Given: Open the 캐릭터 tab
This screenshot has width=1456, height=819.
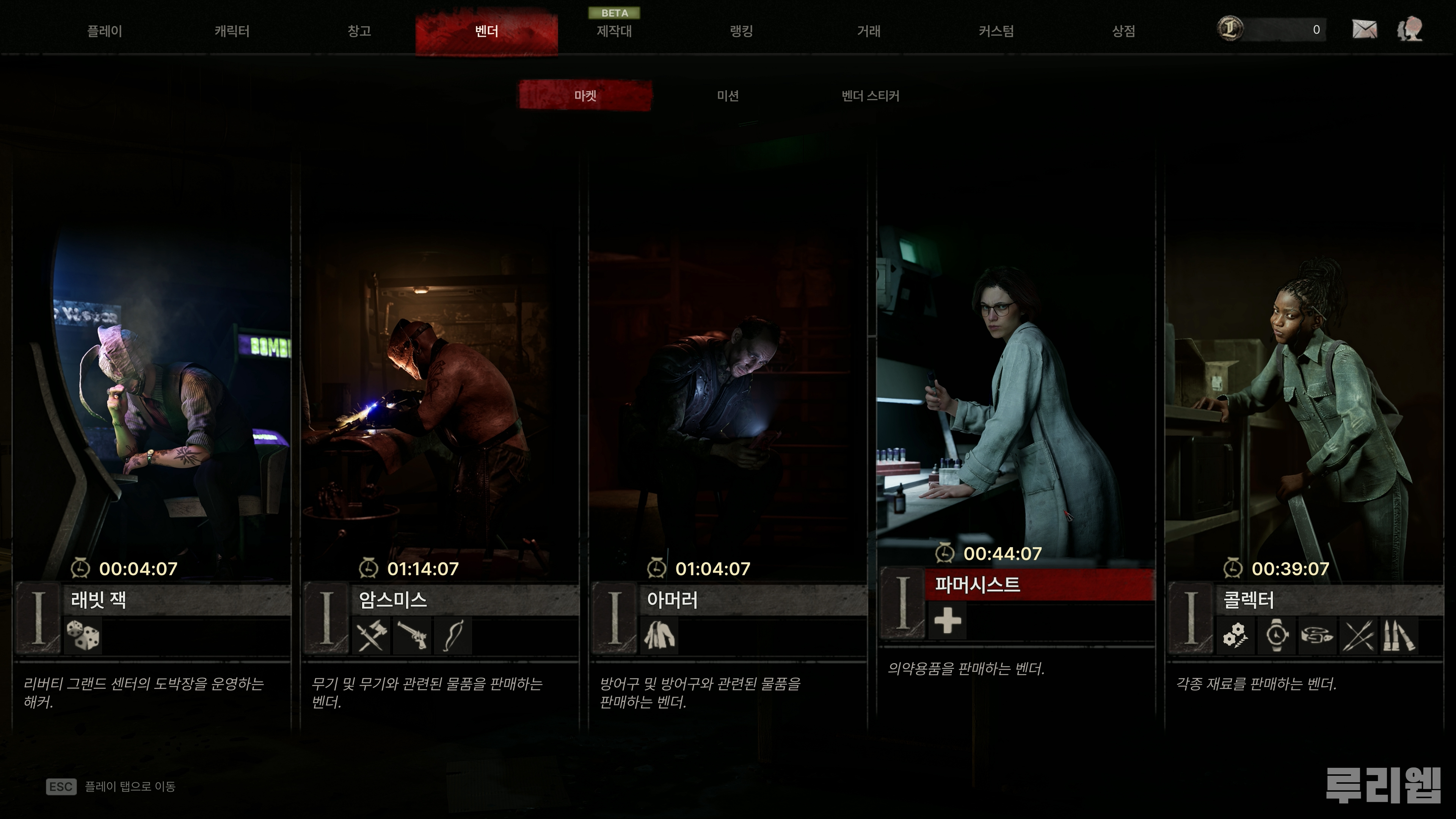Looking at the screenshot, I should coord(232,31).
